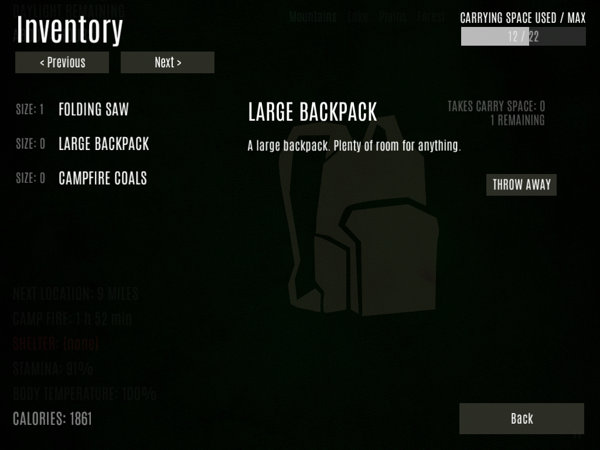Throw away the Large Backpack

(521, 185)
